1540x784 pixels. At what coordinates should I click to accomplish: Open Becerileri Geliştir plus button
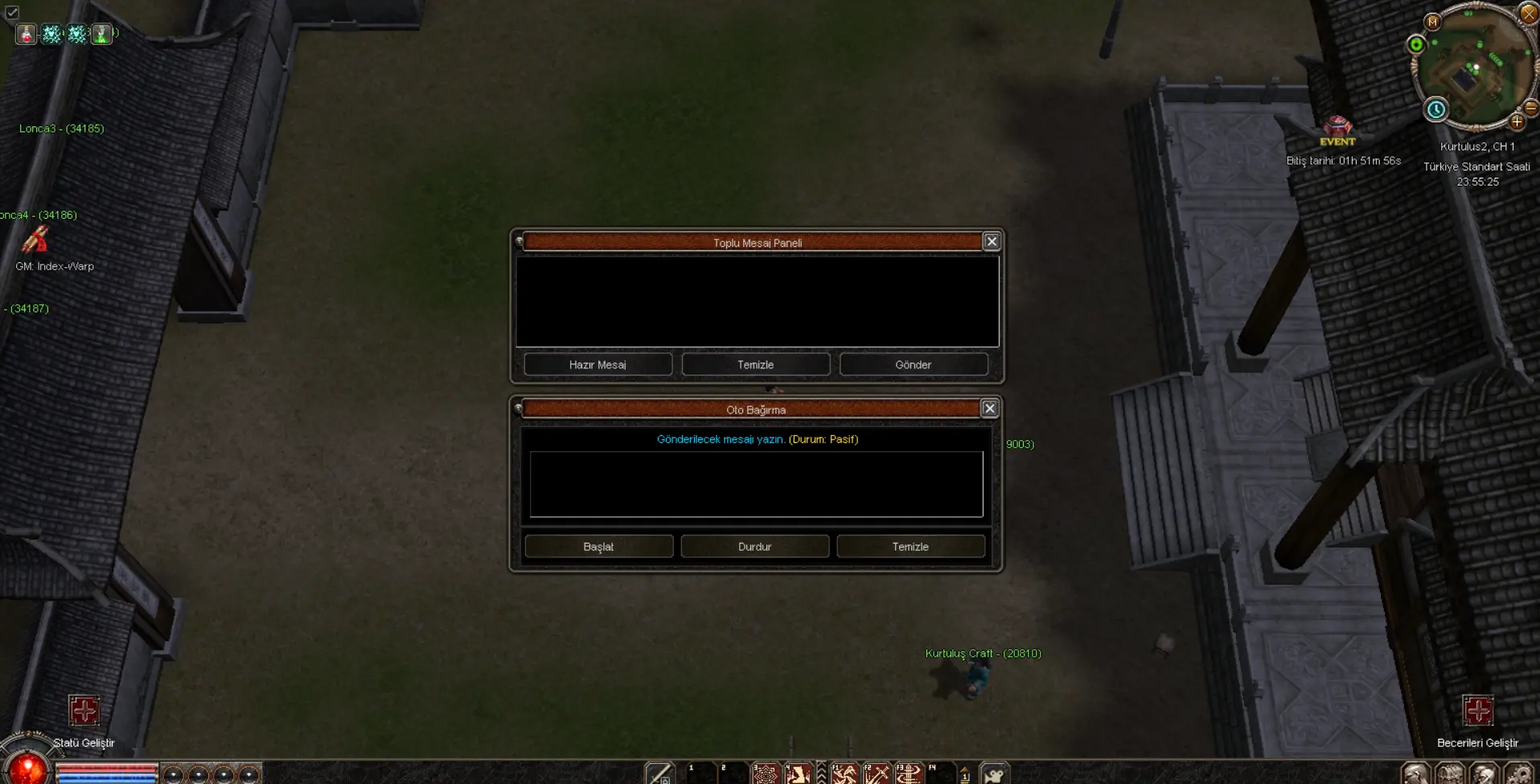click(x=1477, y=711)
